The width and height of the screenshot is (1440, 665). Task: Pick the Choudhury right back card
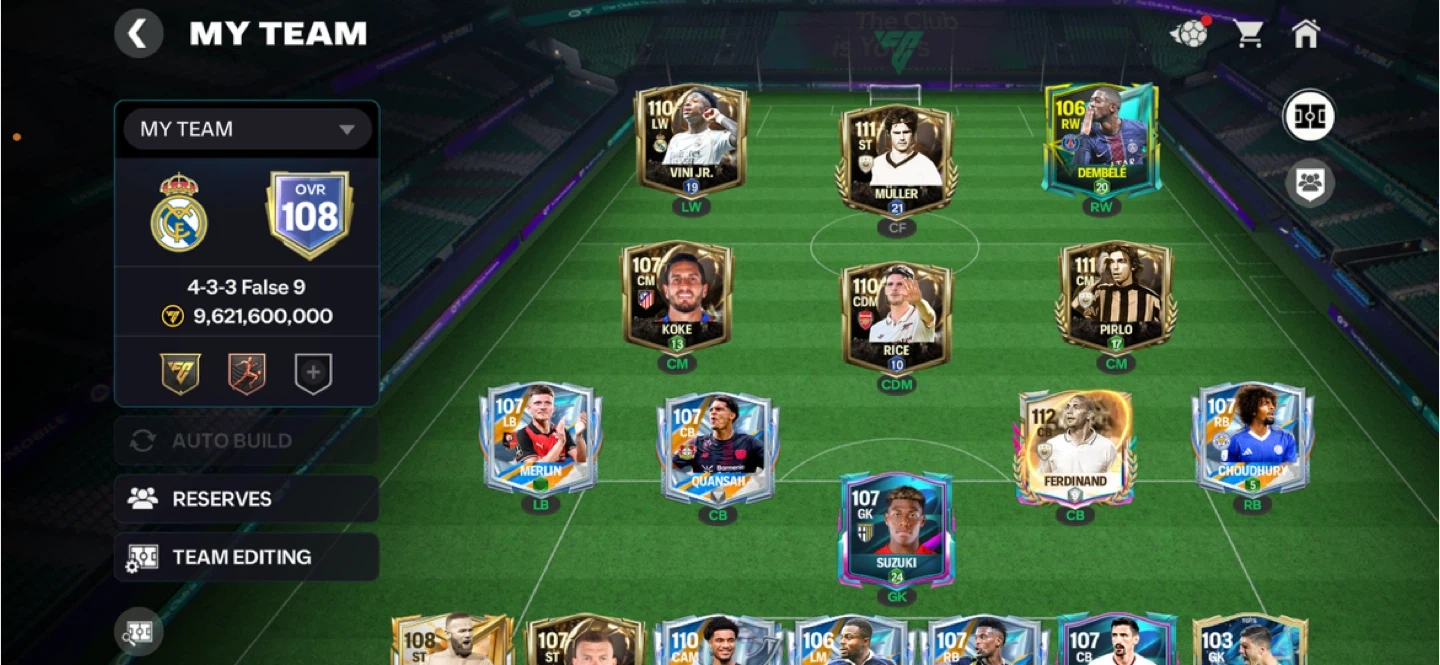pyautogui.click(x=1252, y=438)
